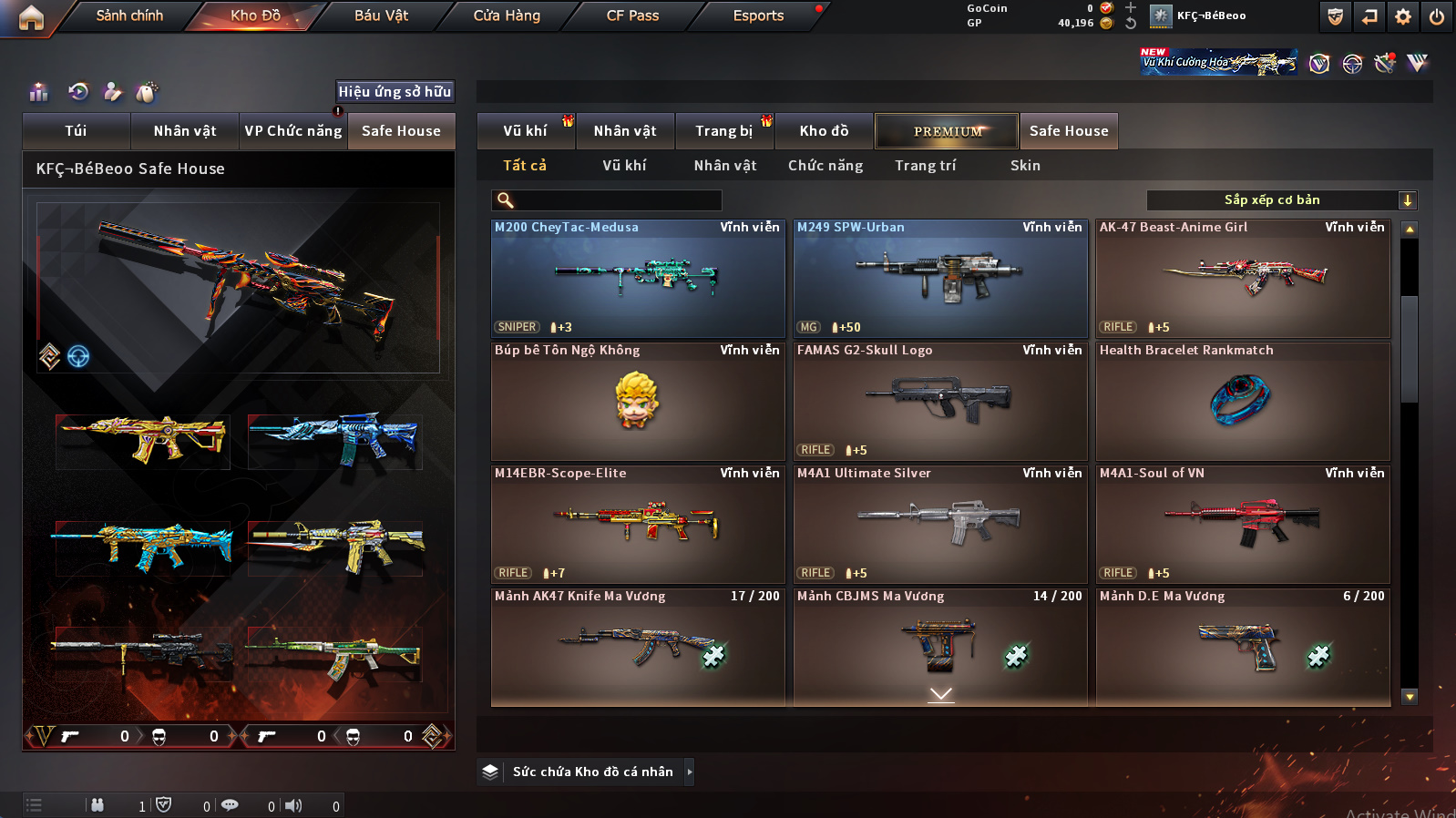The width and height of the screenshot is (1456, 818).
Task: Open the Sảnh chính lobby tab
Action: [129, 15]
